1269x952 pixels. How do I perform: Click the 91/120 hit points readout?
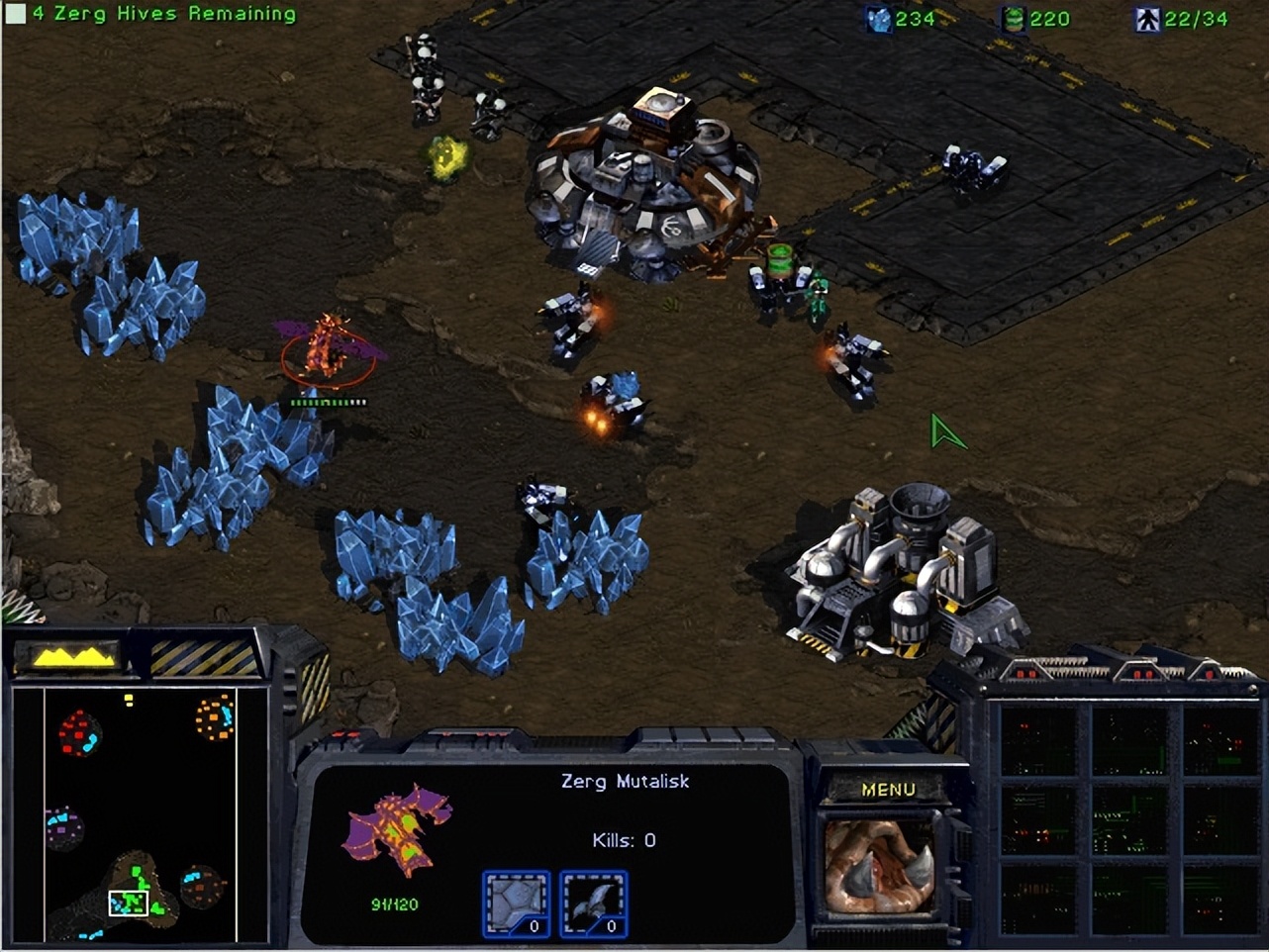tap(396, 904)
